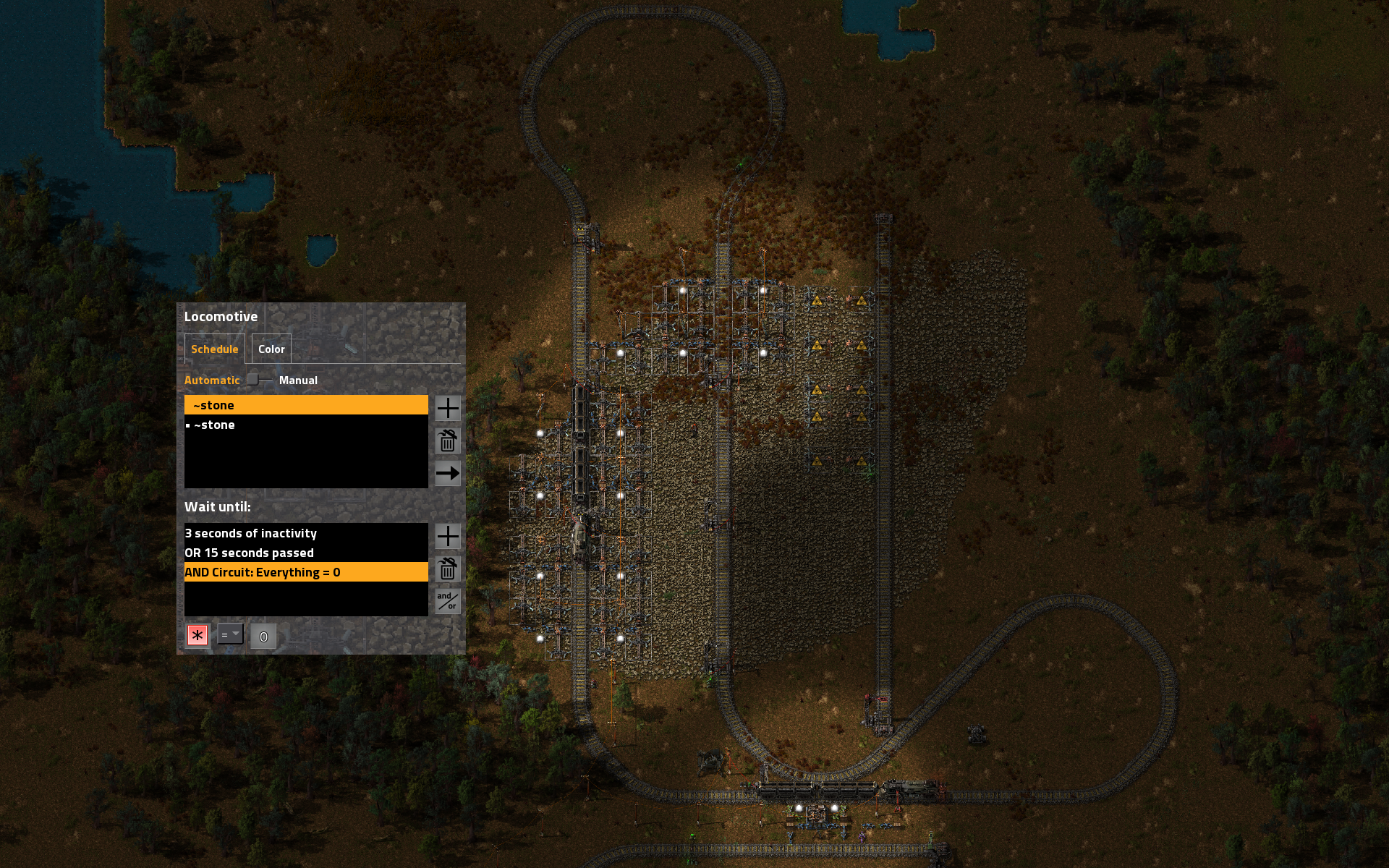Select the Schedule tab

click(214, 349)
